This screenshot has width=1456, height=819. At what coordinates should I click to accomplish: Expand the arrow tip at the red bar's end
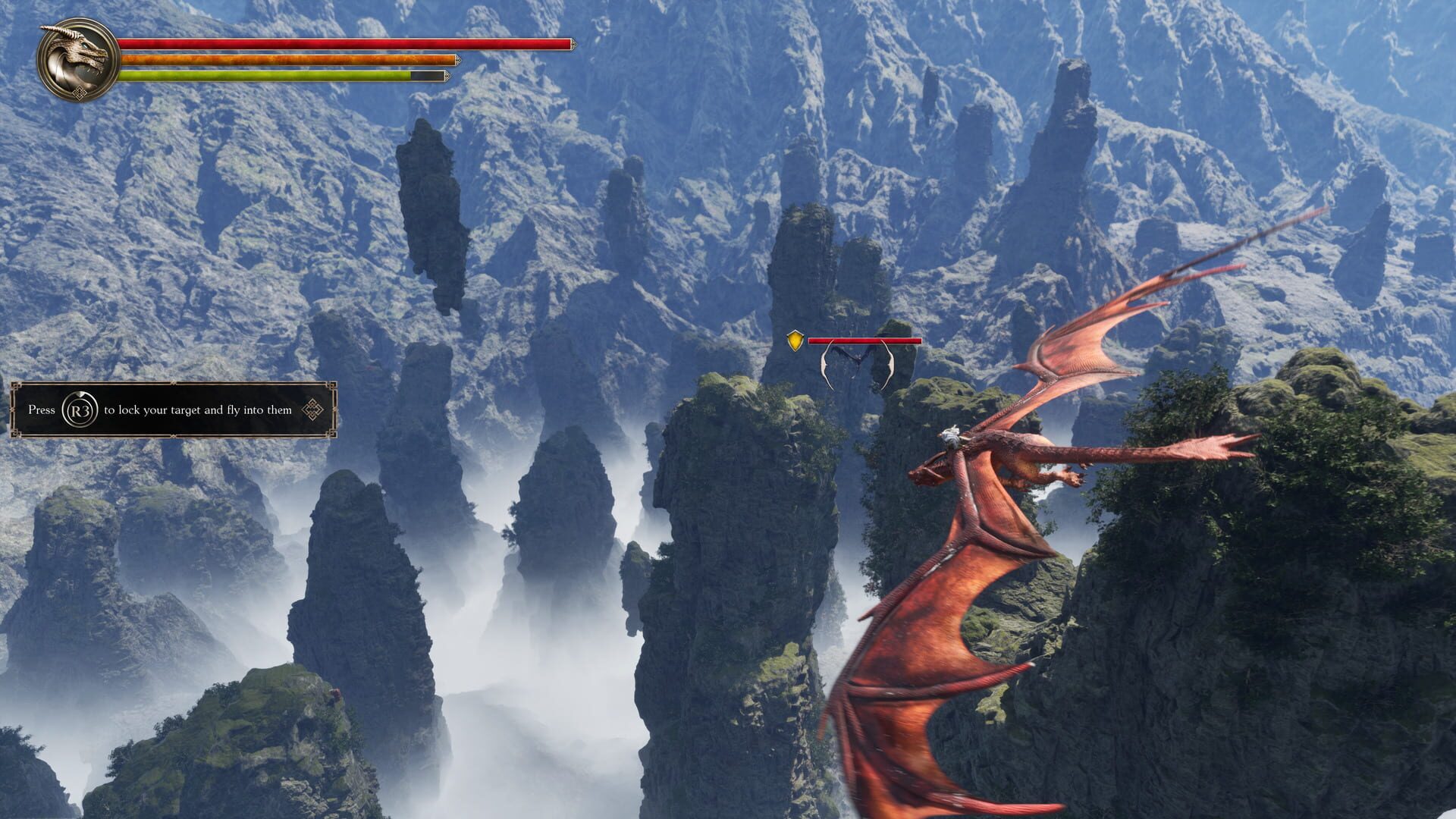574,44
